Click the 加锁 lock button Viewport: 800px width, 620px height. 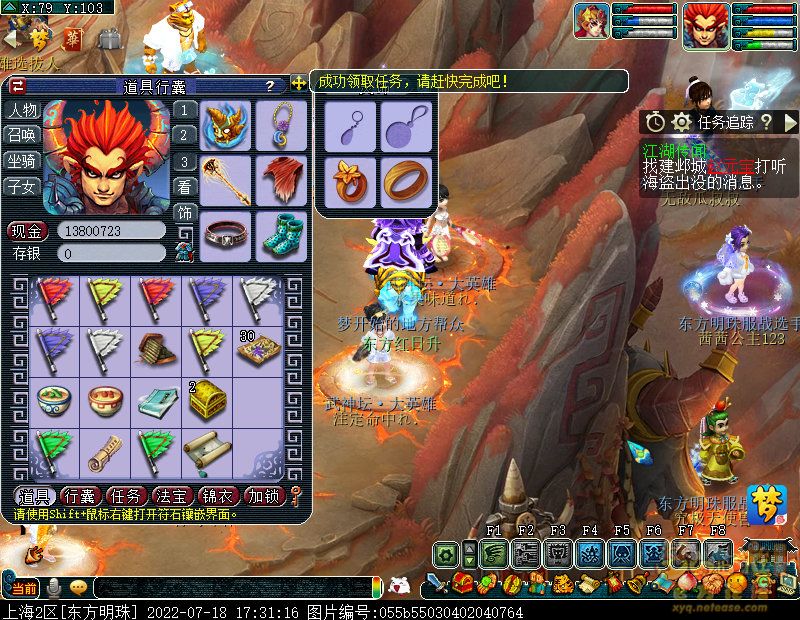pos(265,495)
